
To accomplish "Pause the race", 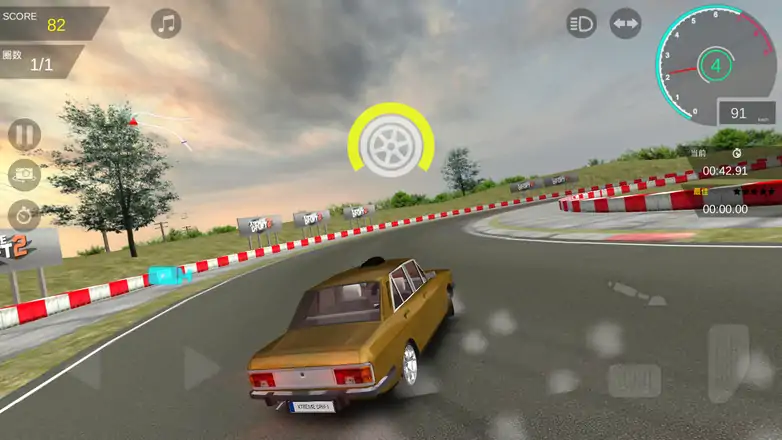I will [24, 134].
